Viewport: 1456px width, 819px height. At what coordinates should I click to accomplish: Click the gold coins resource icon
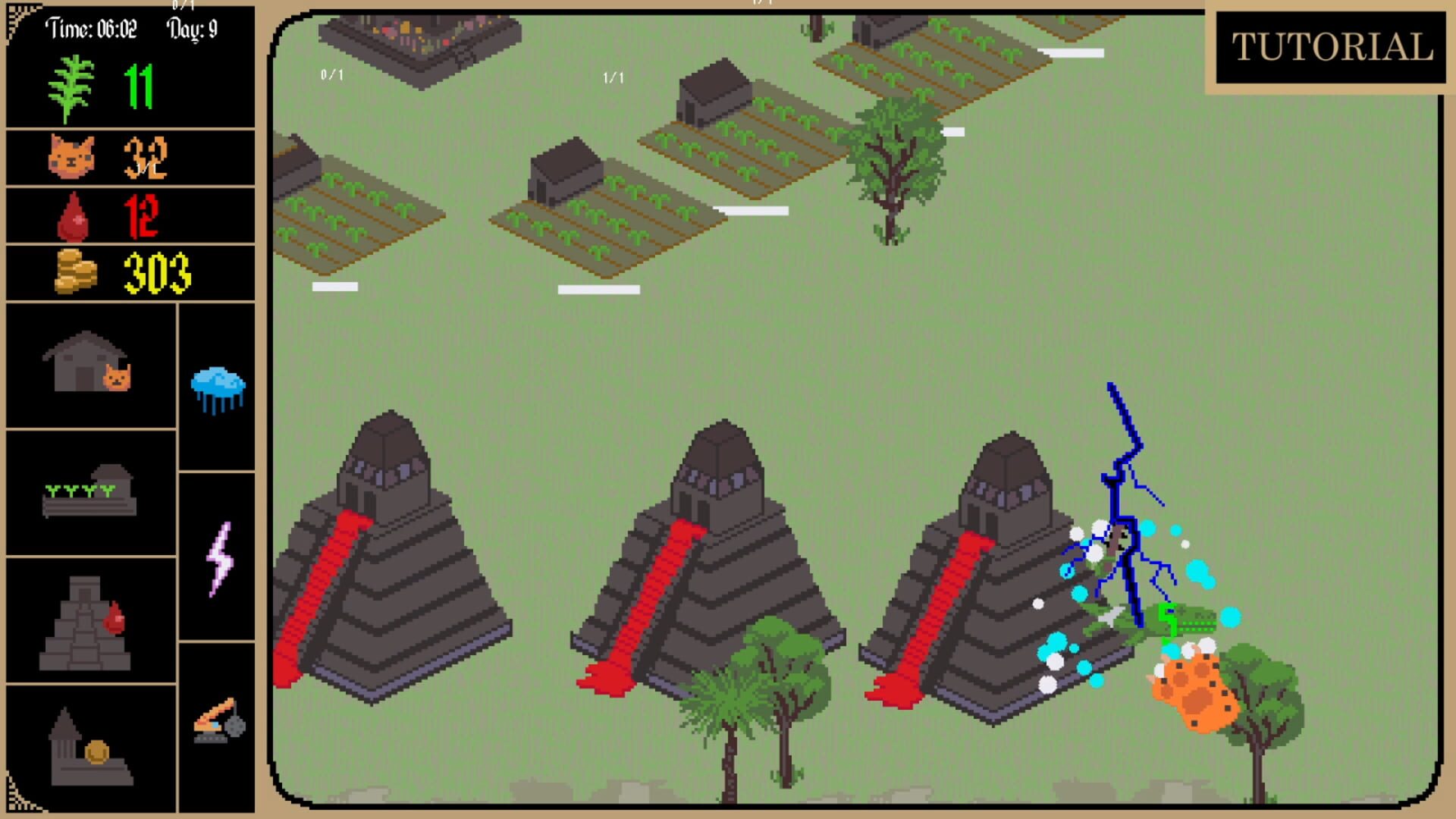(76, 271)
